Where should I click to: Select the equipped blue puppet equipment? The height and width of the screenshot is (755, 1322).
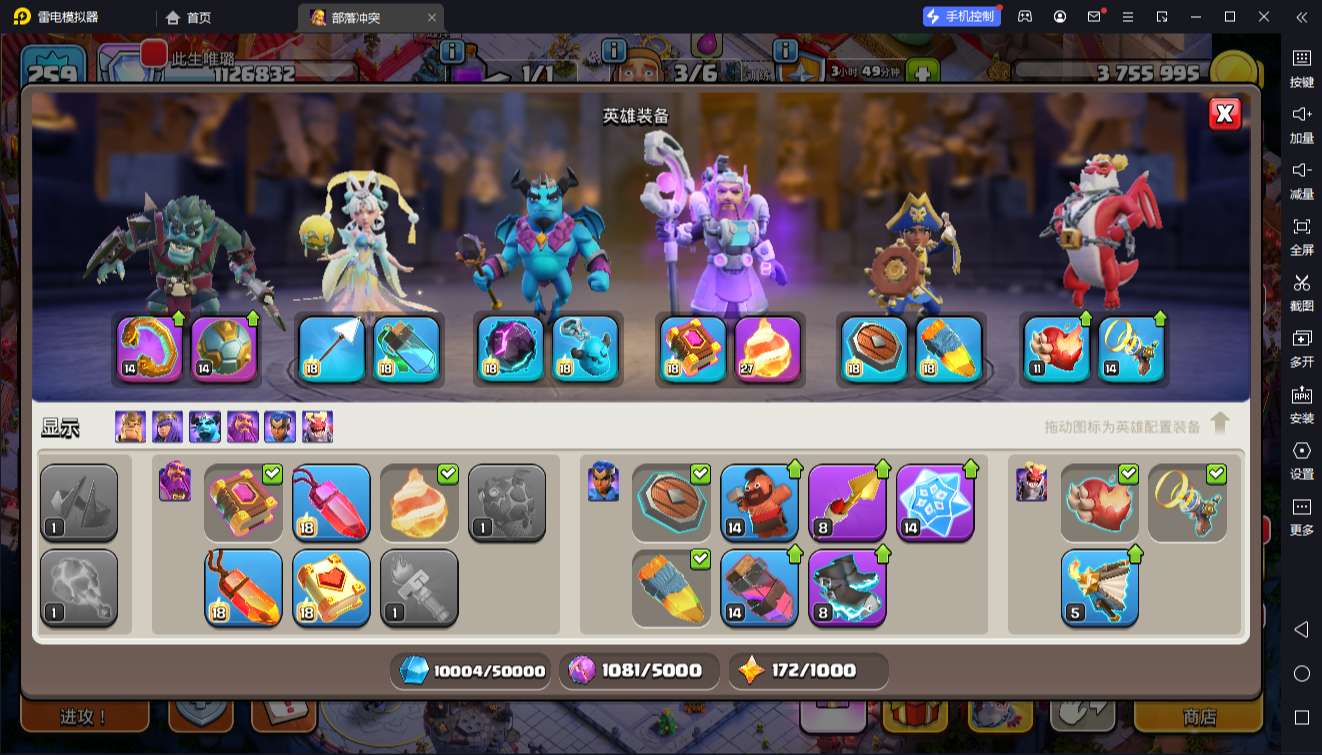tap(585, 349)
